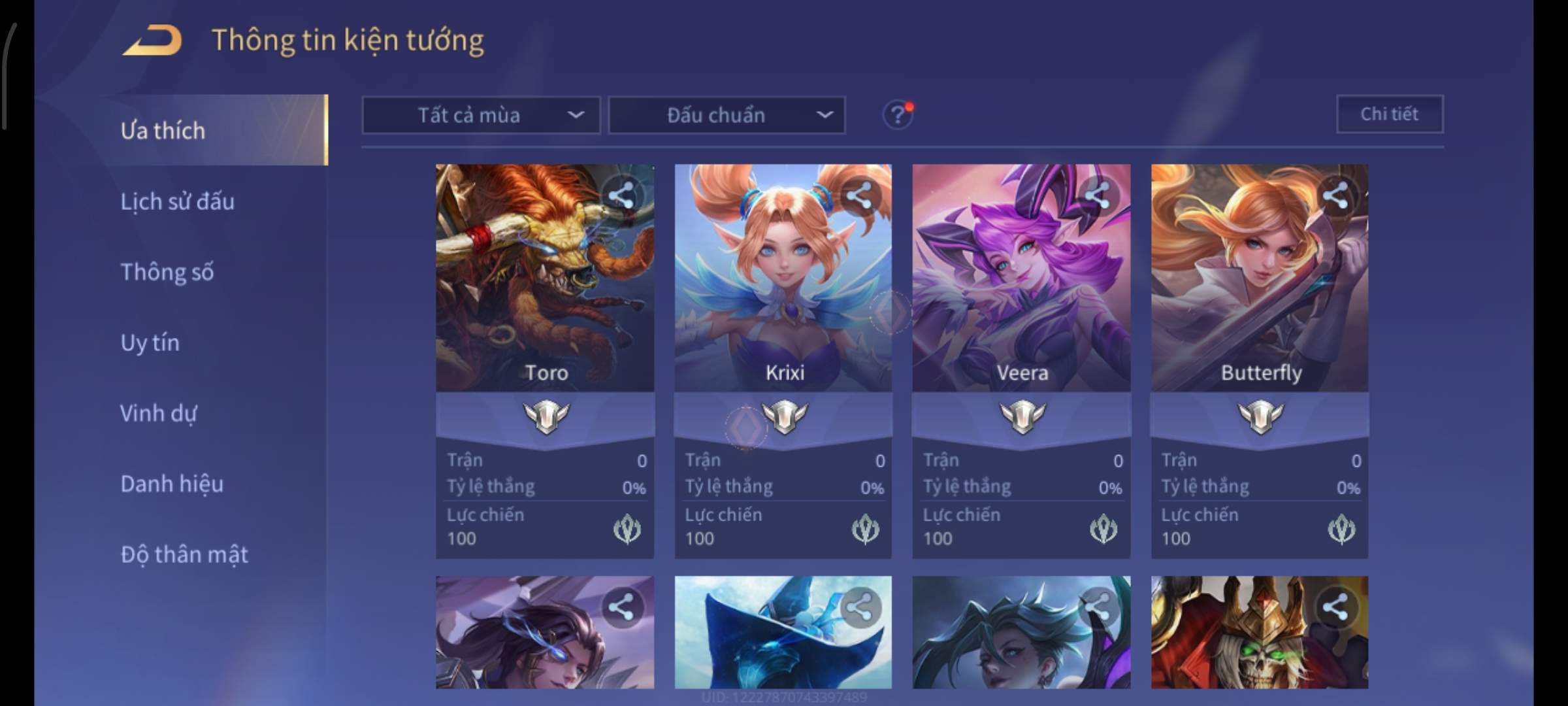Expand the Đấu chuẩn mode dropdown

click(x=727, y=115)
